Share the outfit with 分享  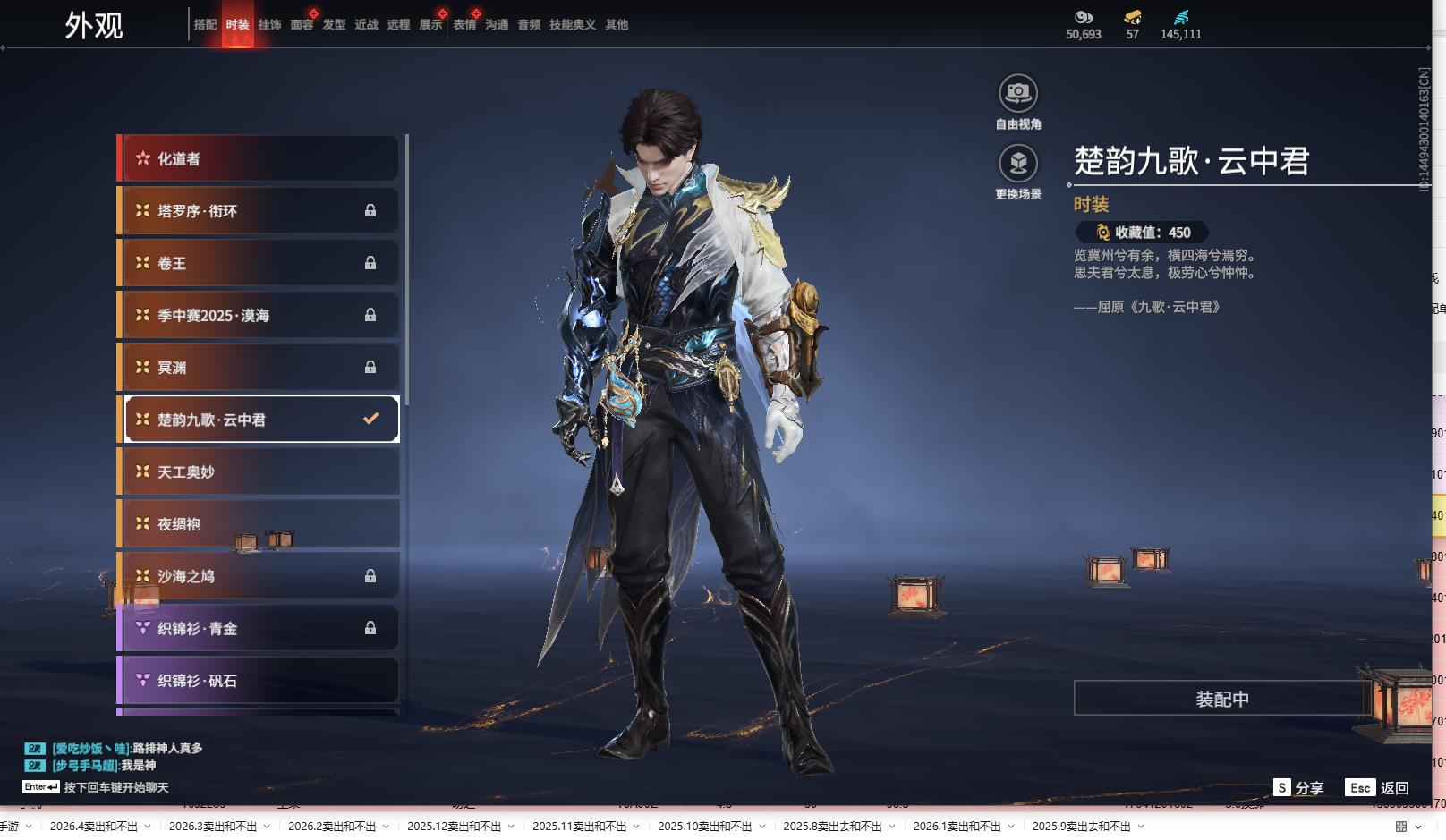tap(1299, 788)
